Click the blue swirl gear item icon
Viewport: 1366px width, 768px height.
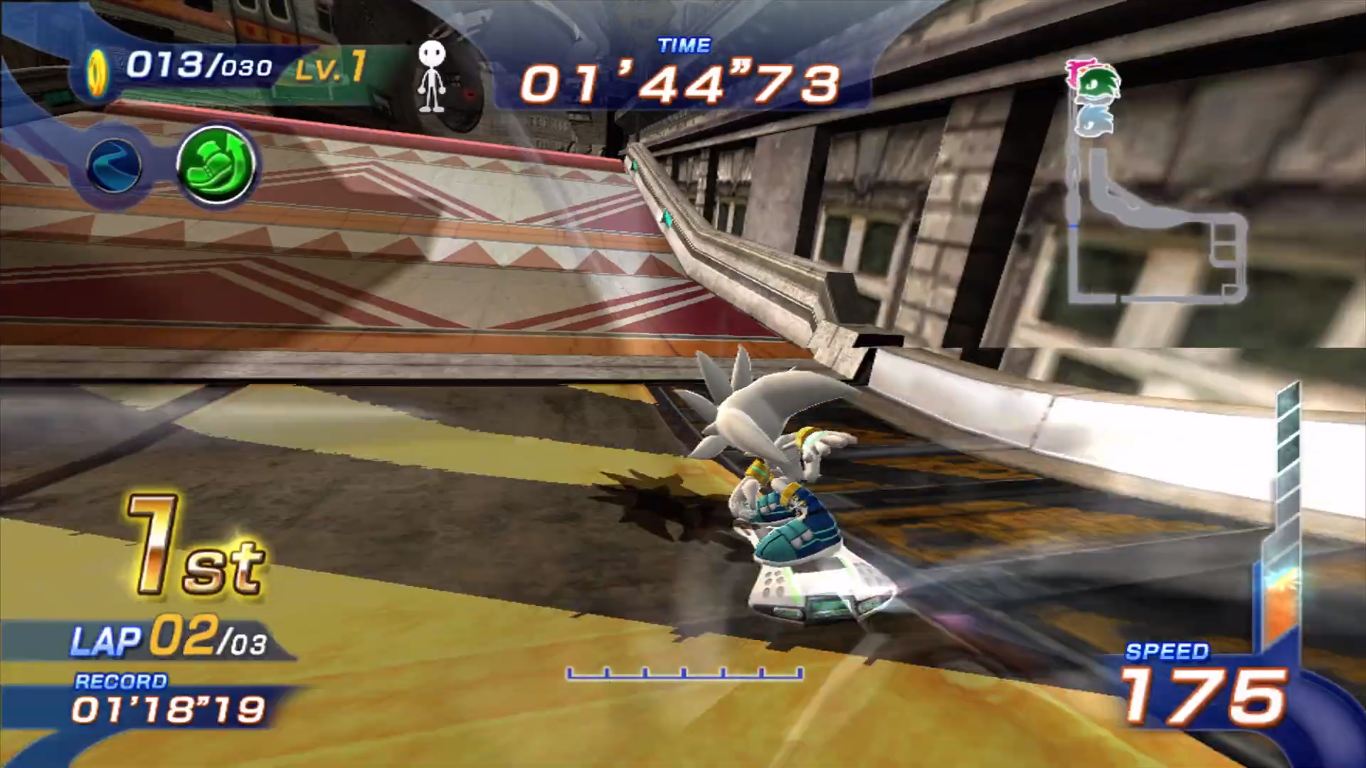115,167
